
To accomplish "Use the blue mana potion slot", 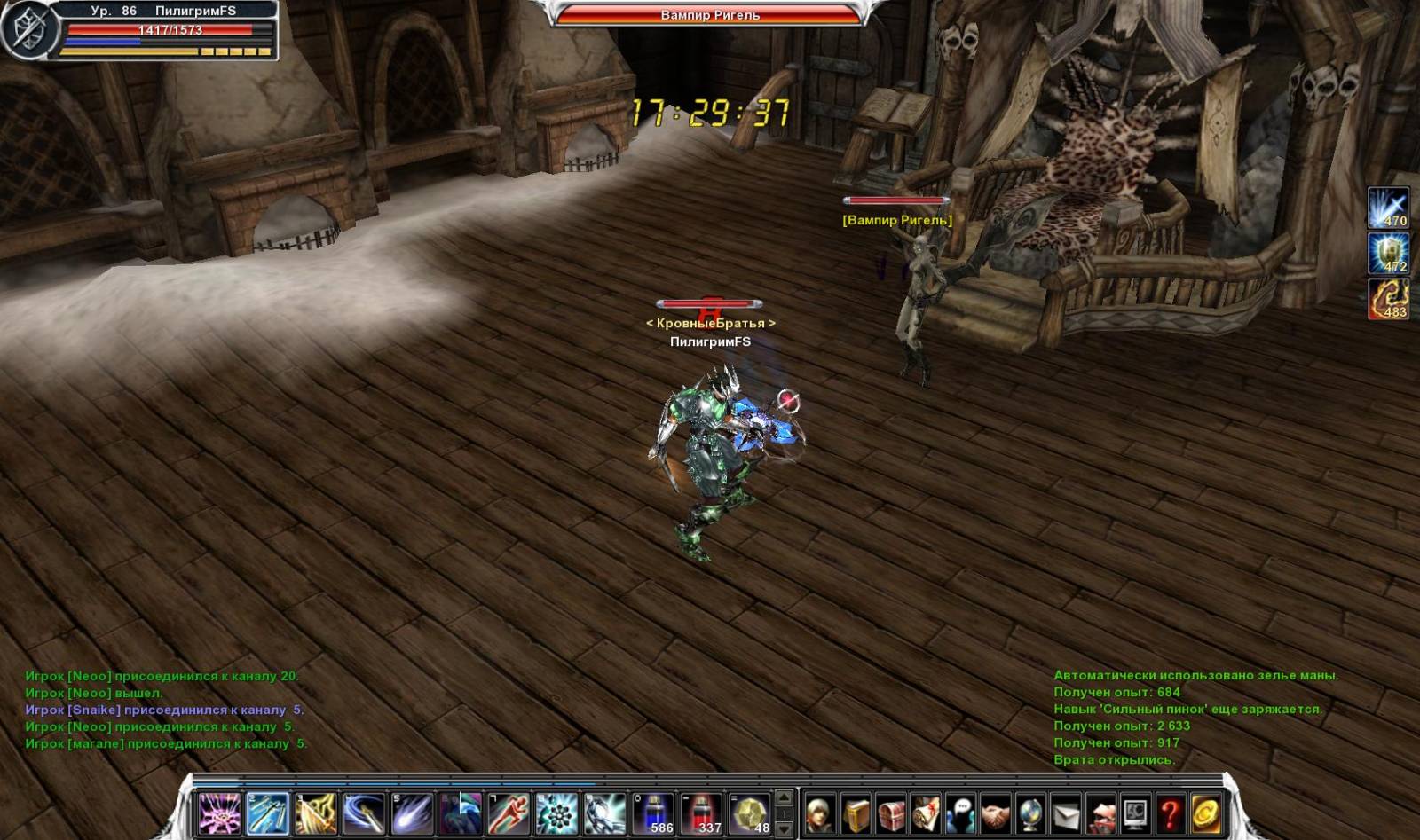I will [653, 813].
